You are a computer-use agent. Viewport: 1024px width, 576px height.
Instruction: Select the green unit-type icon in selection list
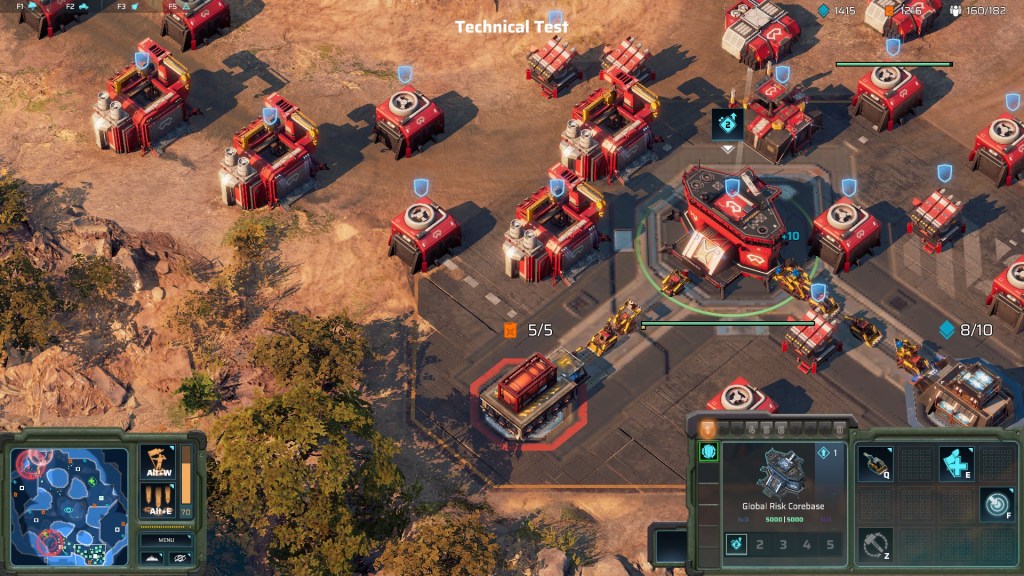pos(708,452)
